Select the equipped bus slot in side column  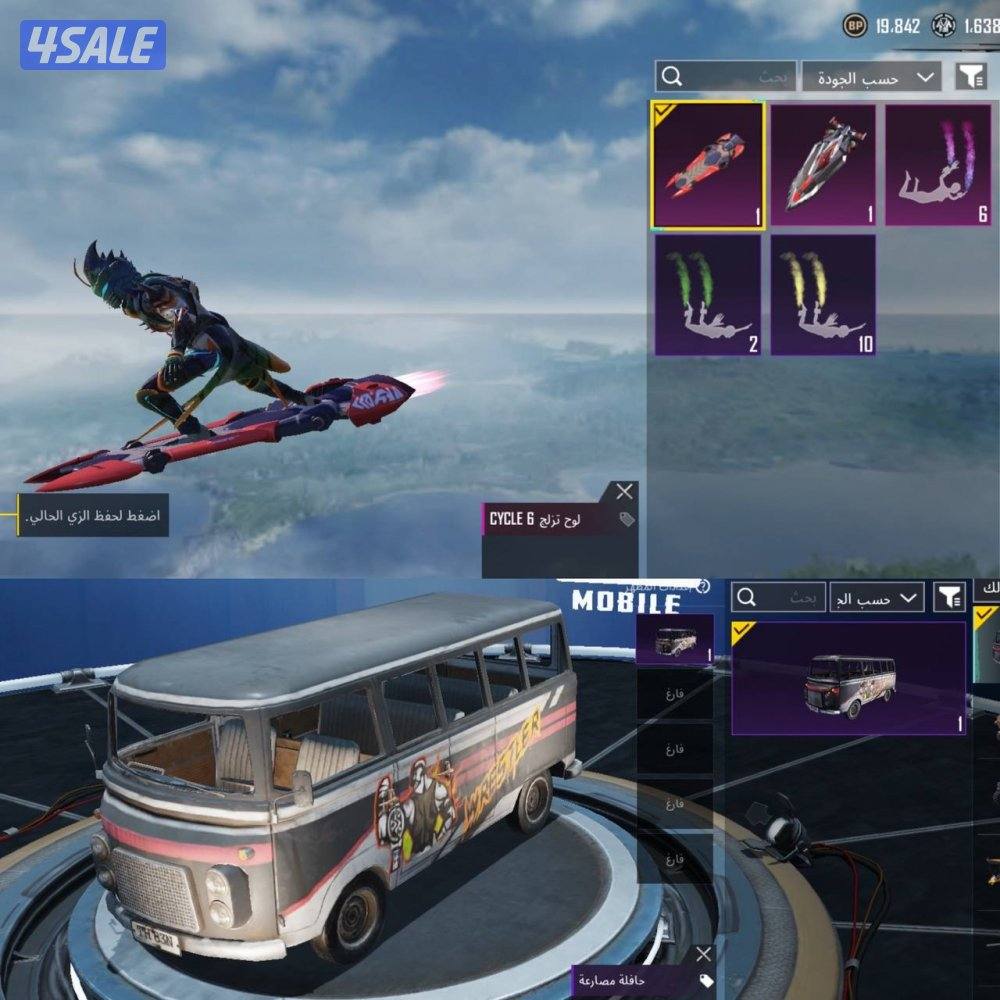click(675, 640)
